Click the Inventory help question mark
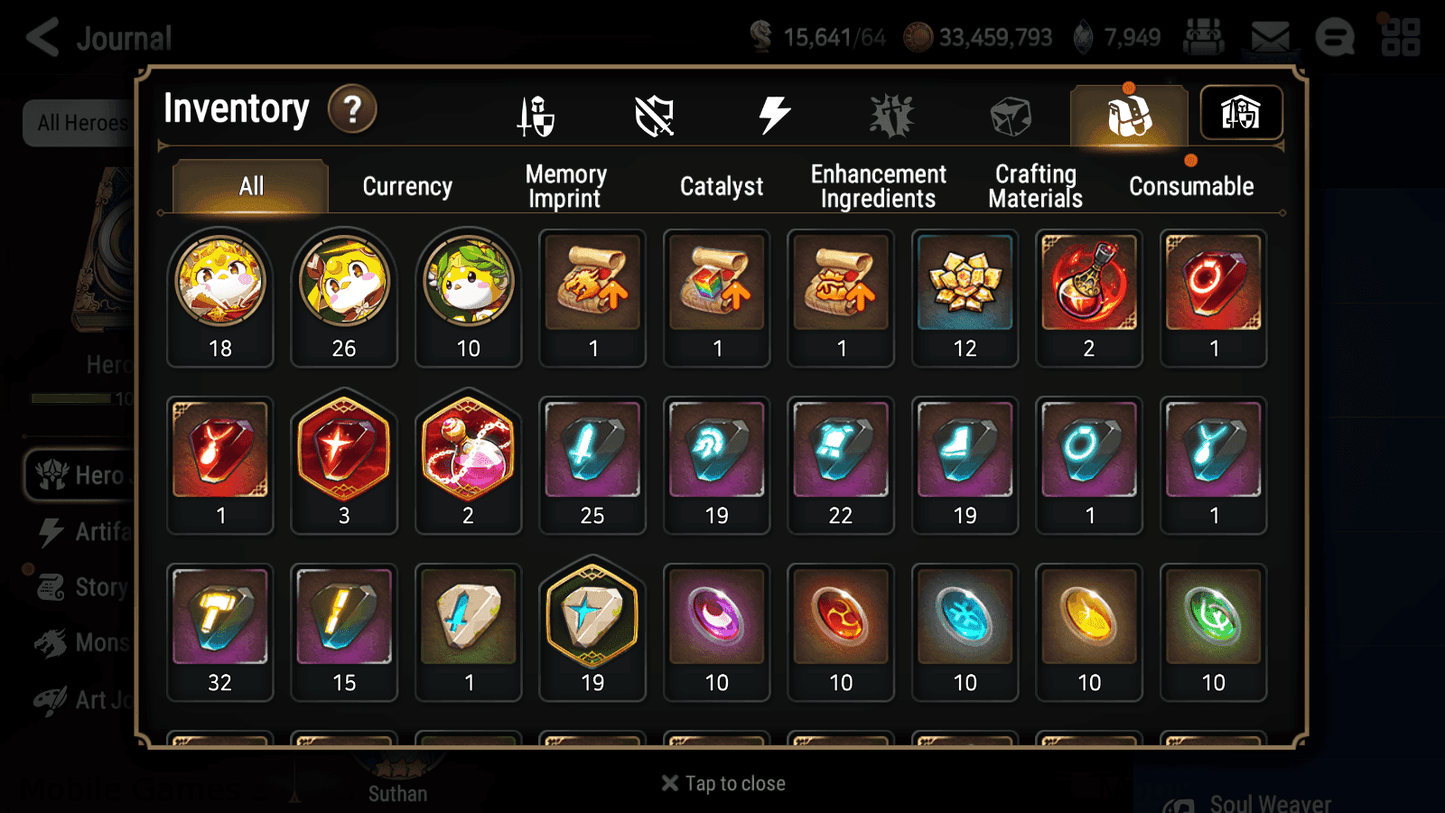 (x=352, y=110)
